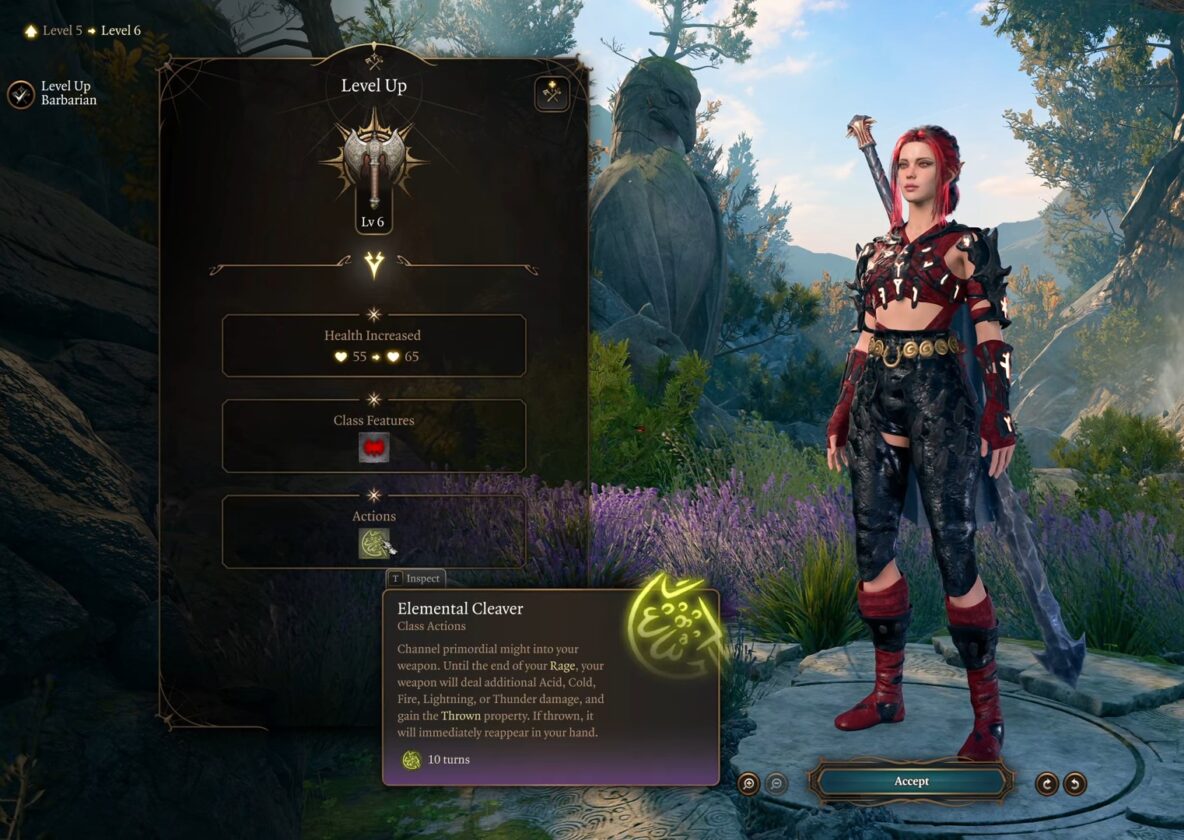Accept the level up choices
The image size is (1184, 840).
[x=910, y=782]
